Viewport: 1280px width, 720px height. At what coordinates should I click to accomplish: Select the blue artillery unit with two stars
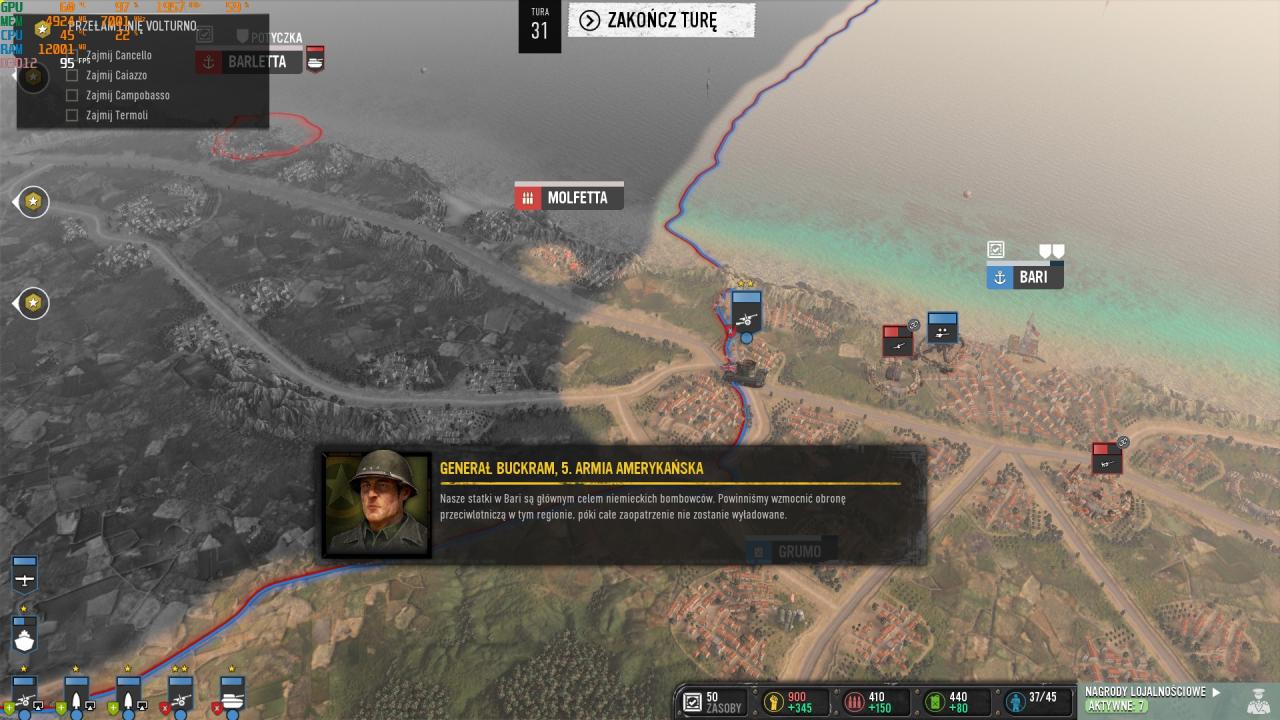[746, 311]
